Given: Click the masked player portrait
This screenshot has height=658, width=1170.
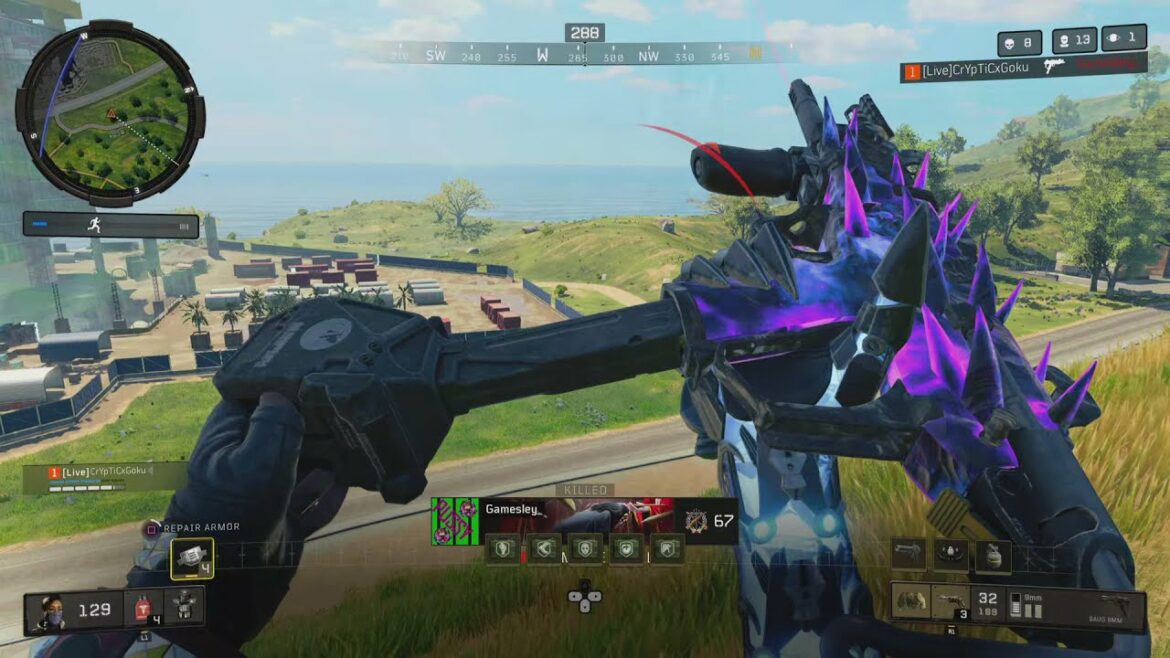Looking at the screenshot, I should click(51, 609).
